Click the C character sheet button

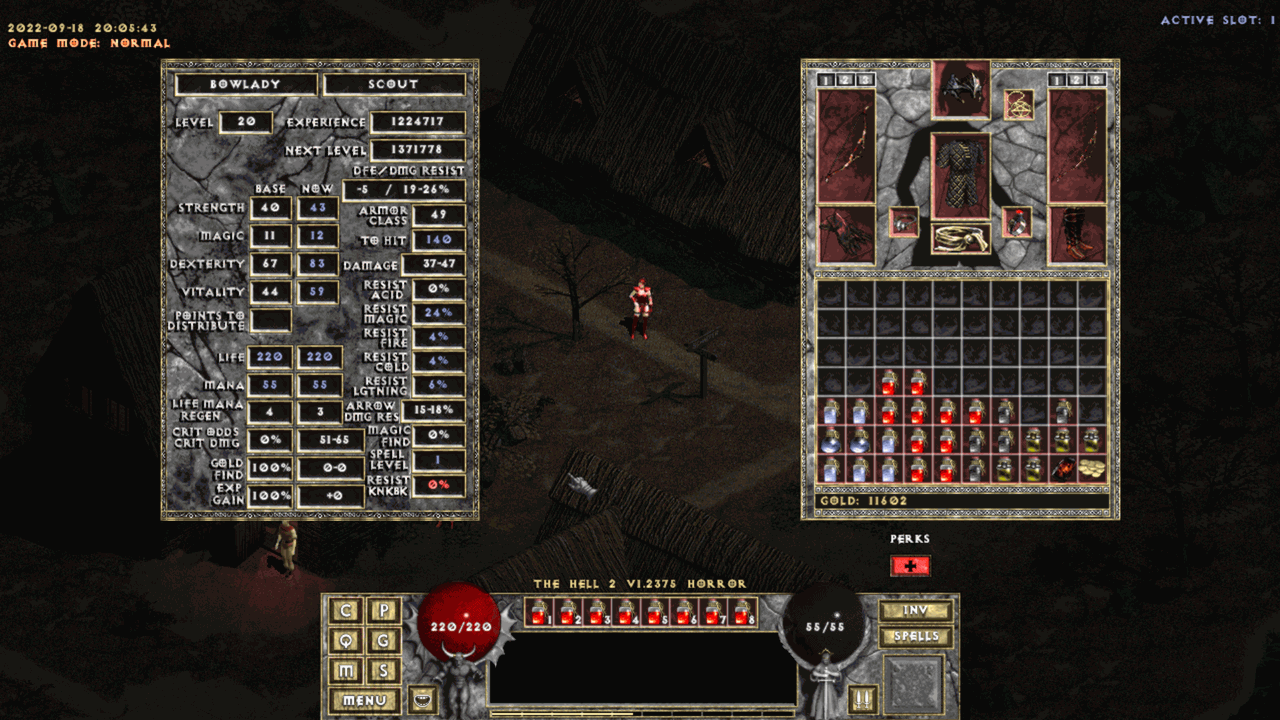(x=347, y=611)
